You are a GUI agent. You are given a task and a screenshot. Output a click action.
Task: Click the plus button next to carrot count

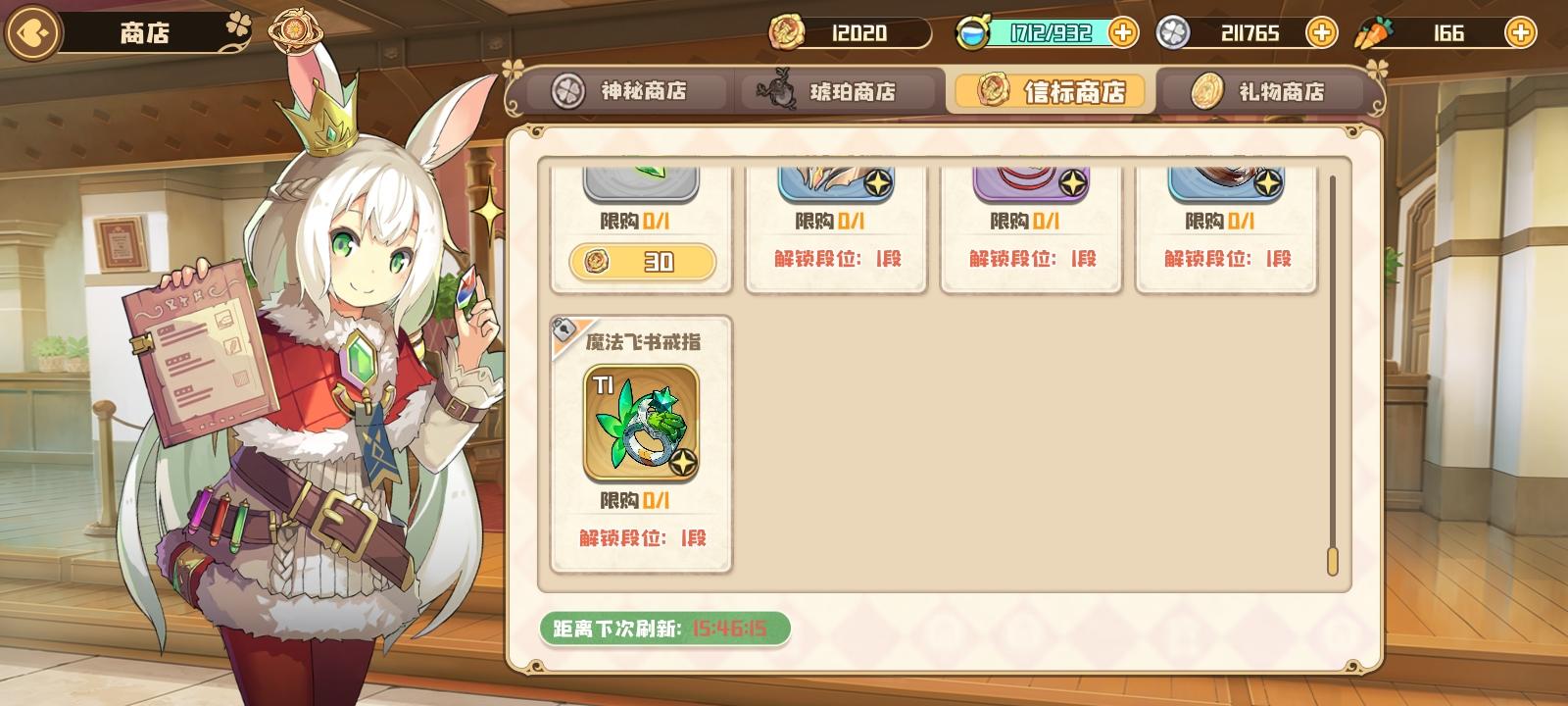click(1519, 32)
